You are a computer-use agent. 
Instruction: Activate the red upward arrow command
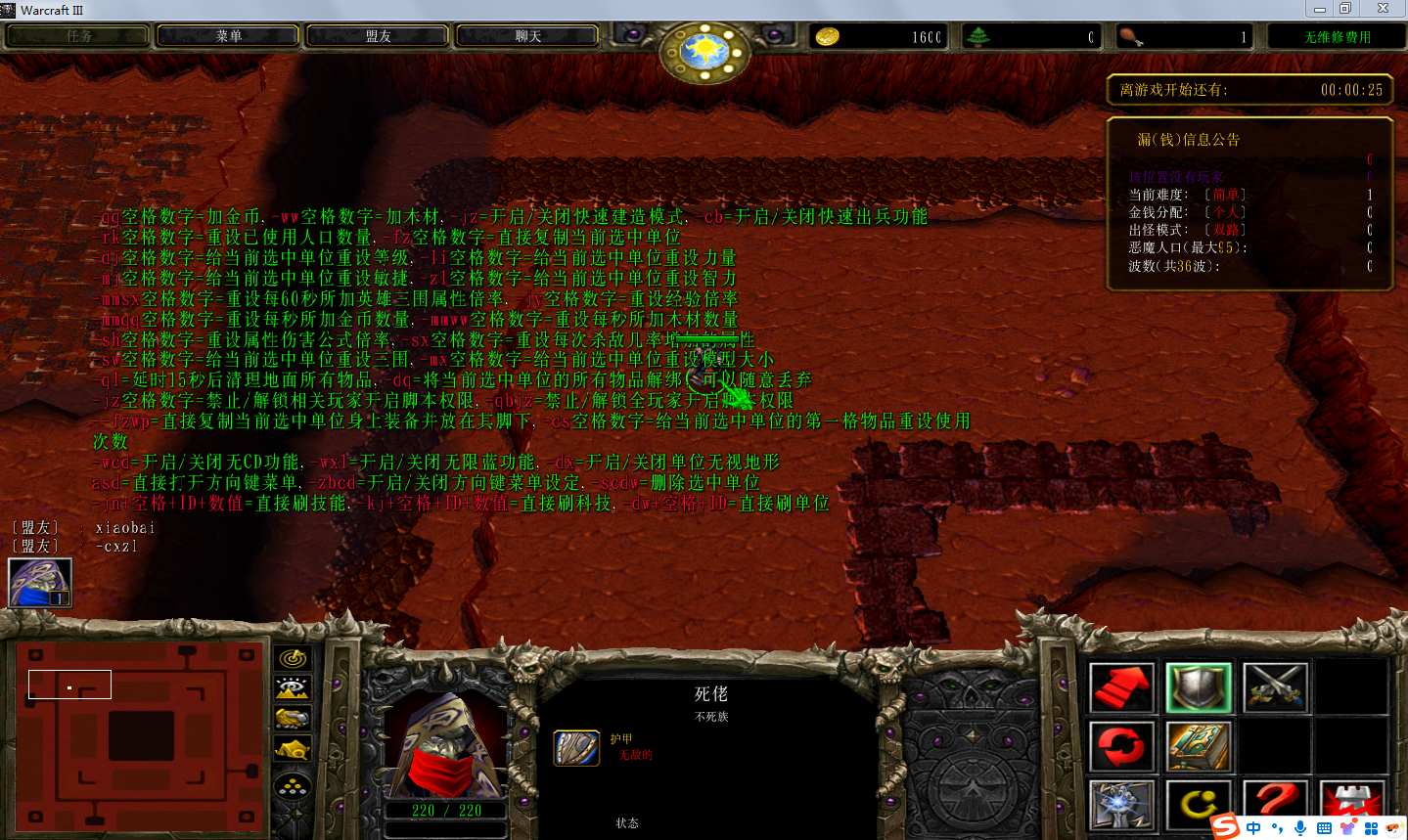click(x=1121, y=687)
